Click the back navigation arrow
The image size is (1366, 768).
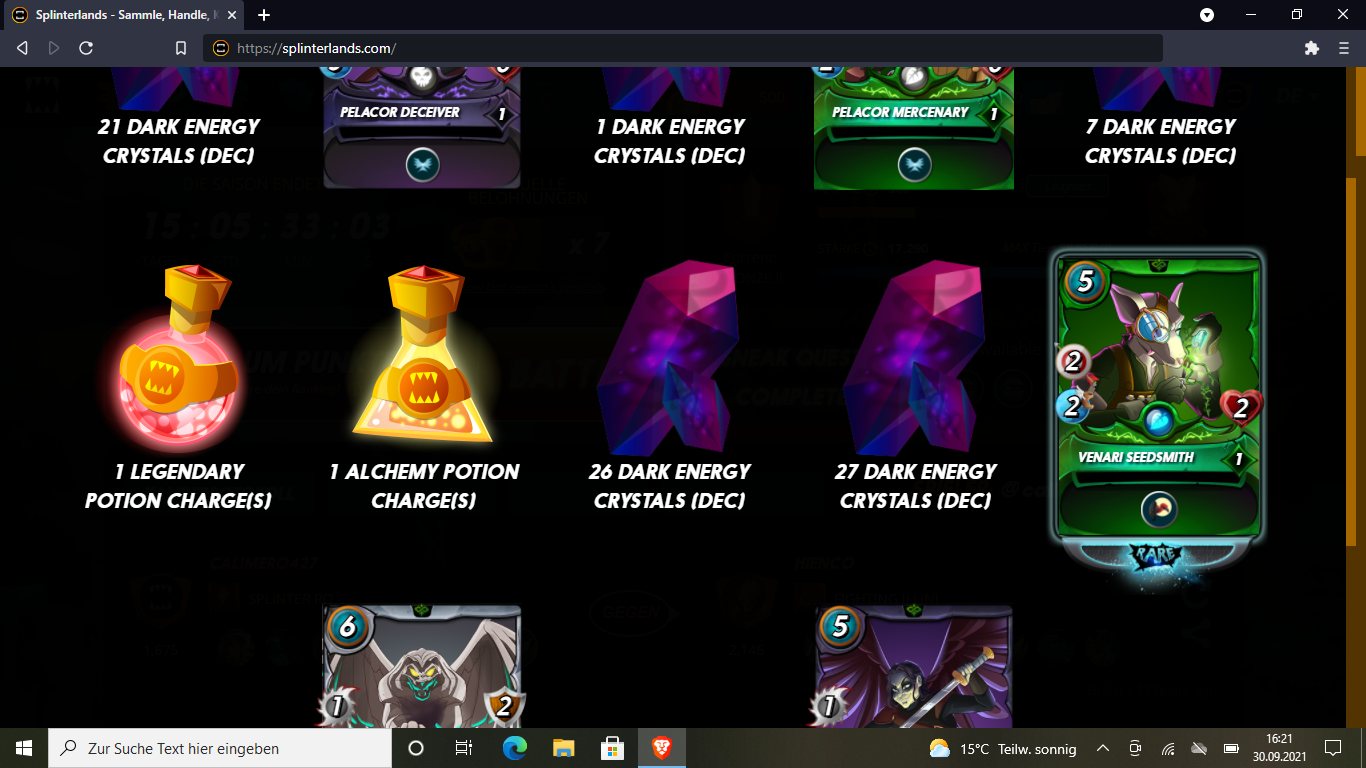[20, 48]
